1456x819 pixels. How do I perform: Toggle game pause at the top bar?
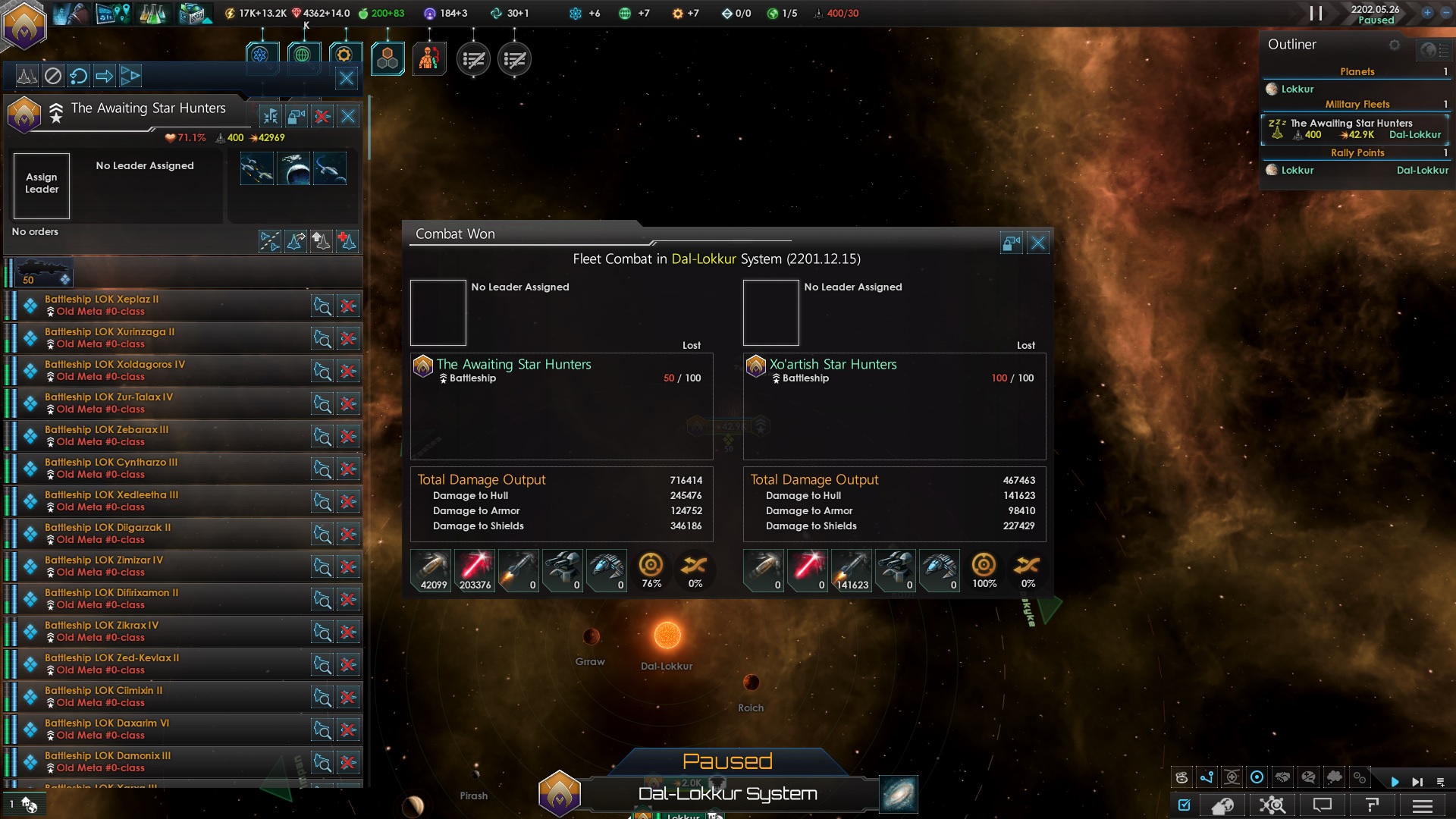(x=1316, y=14)
